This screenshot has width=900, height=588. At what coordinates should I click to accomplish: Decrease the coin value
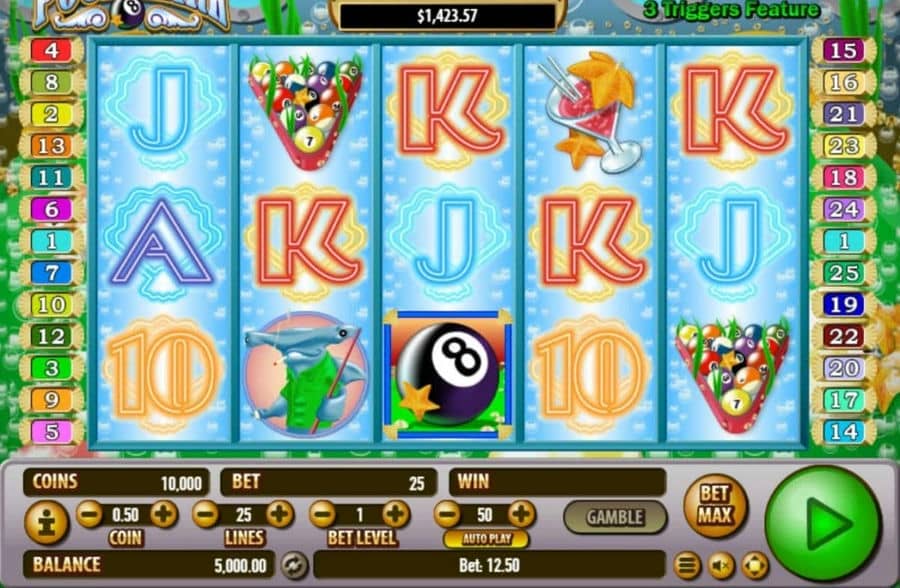pyautogui.click(x=89, y=515)
